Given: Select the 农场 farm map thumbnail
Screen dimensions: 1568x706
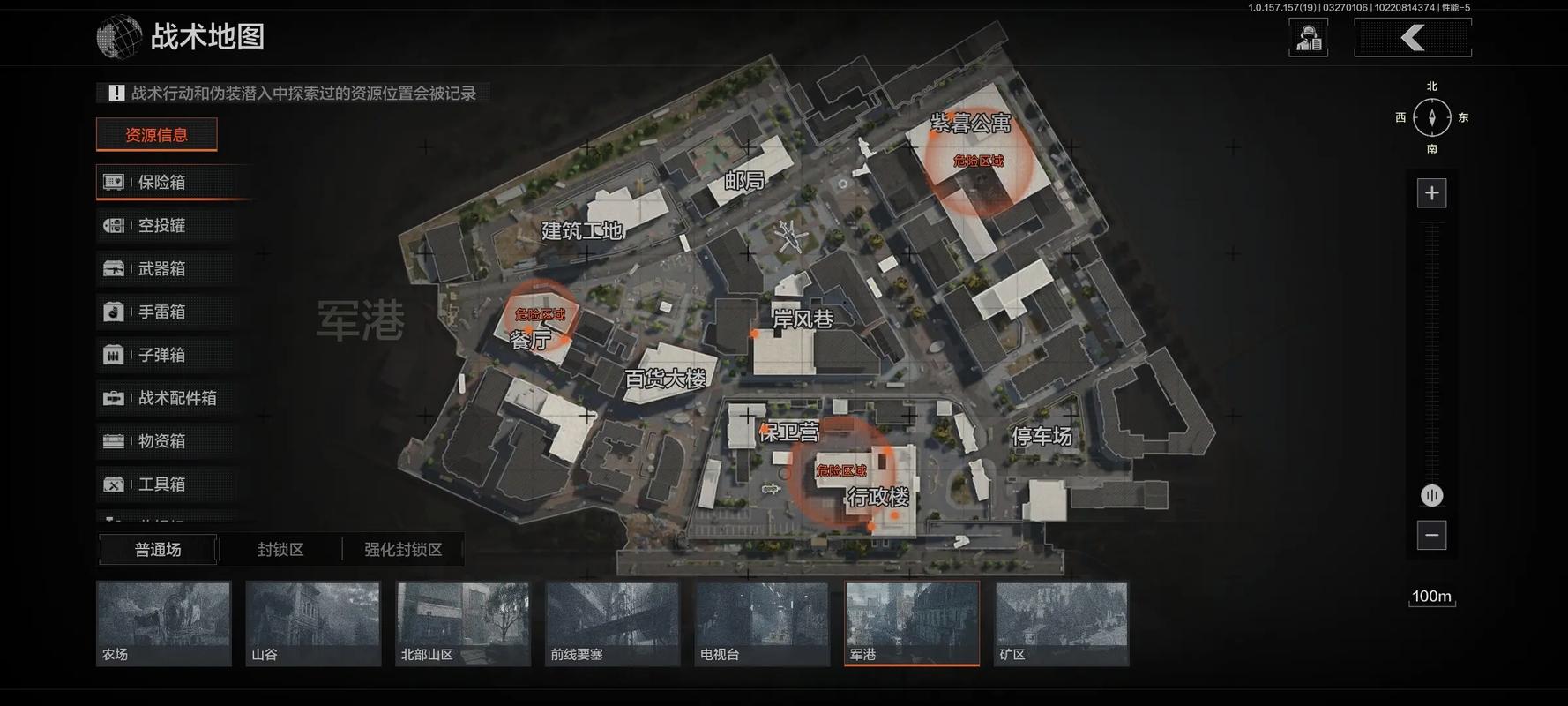Looking at the screenshot, I should 163,623.
